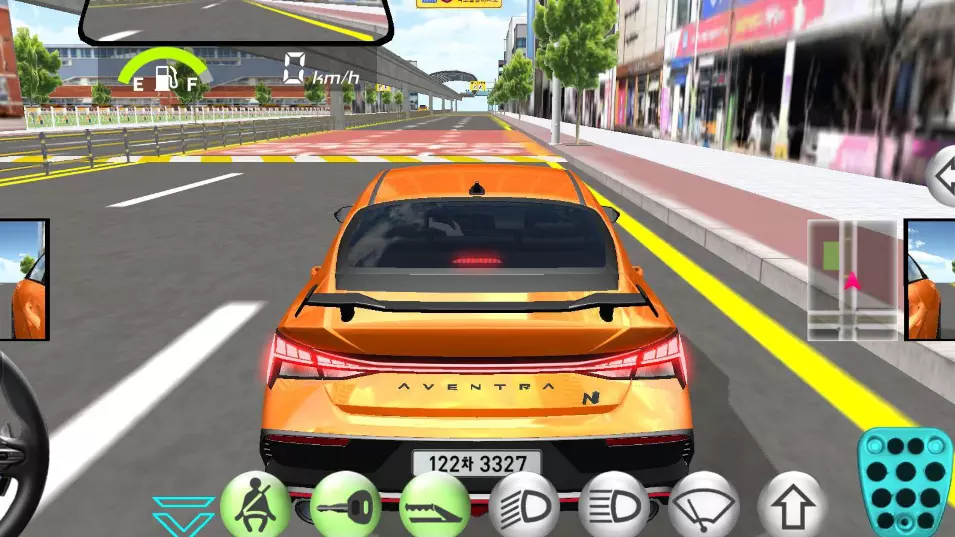Expand the cyan double-chevron menu

click(x=184, y=515)
